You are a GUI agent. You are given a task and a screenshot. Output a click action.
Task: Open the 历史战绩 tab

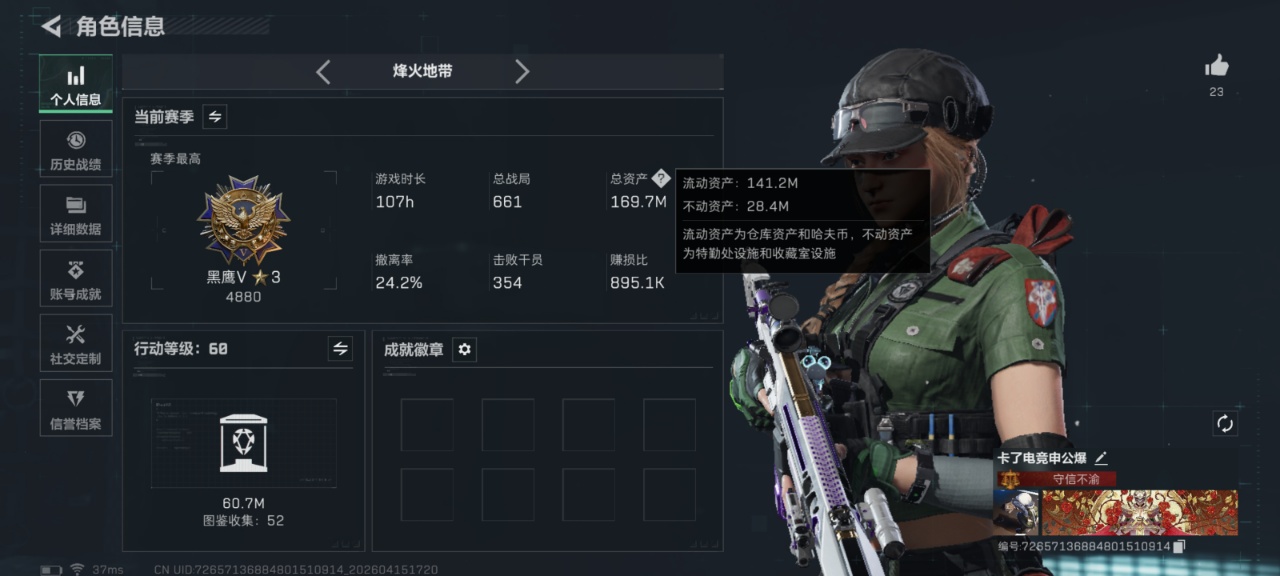76,149
